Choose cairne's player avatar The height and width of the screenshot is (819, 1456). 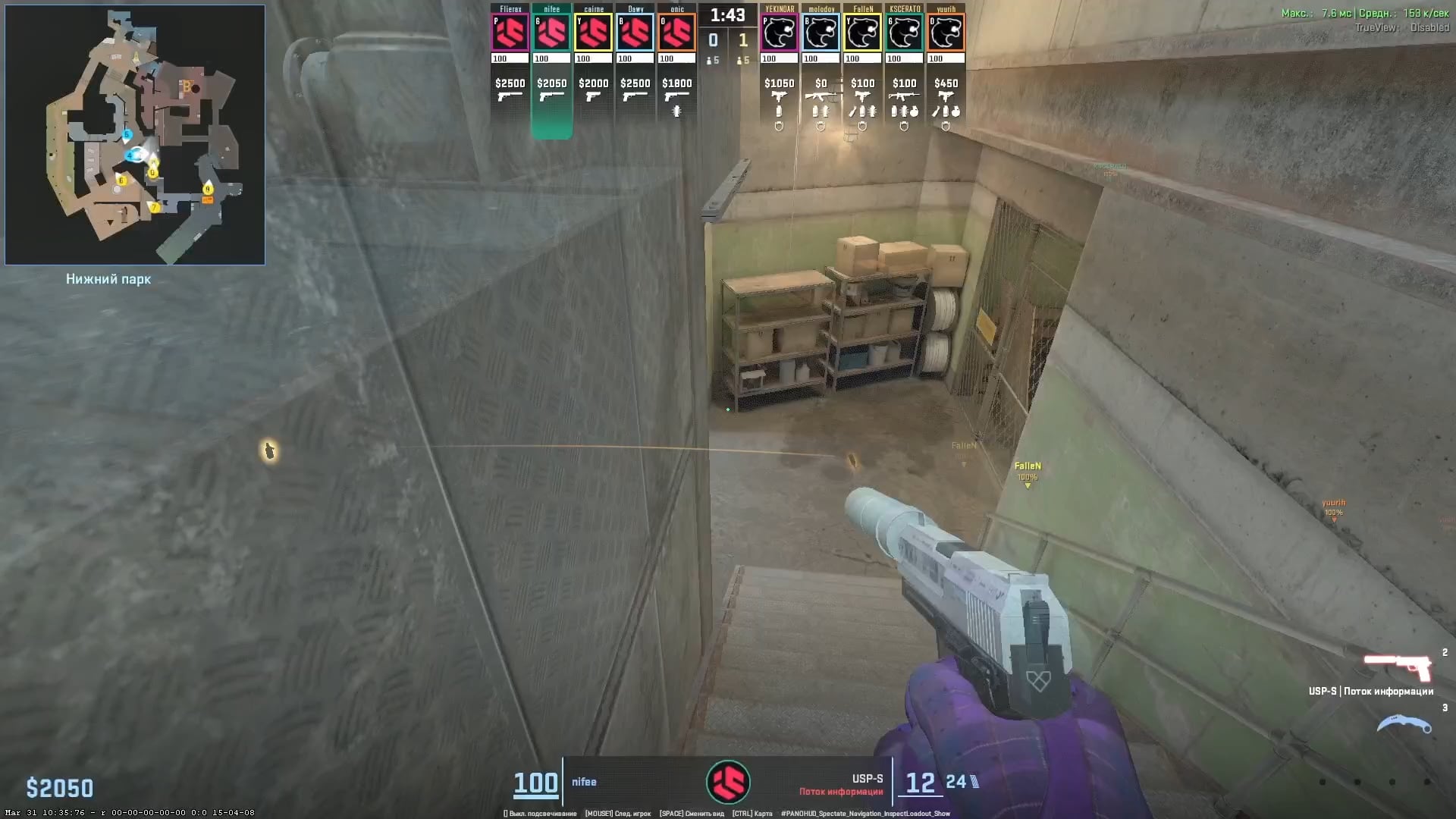point(594,33)
